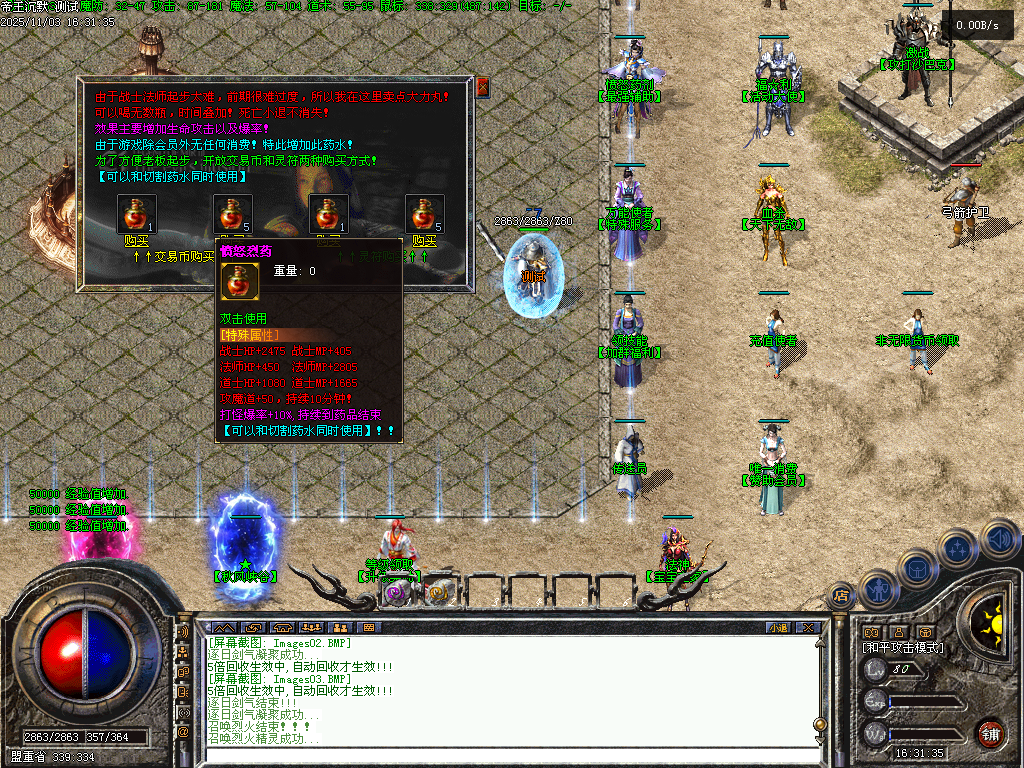This screenshot has height=768, width=1024.
Task: Close the potion seller dialog
Action: click(483, 87)
